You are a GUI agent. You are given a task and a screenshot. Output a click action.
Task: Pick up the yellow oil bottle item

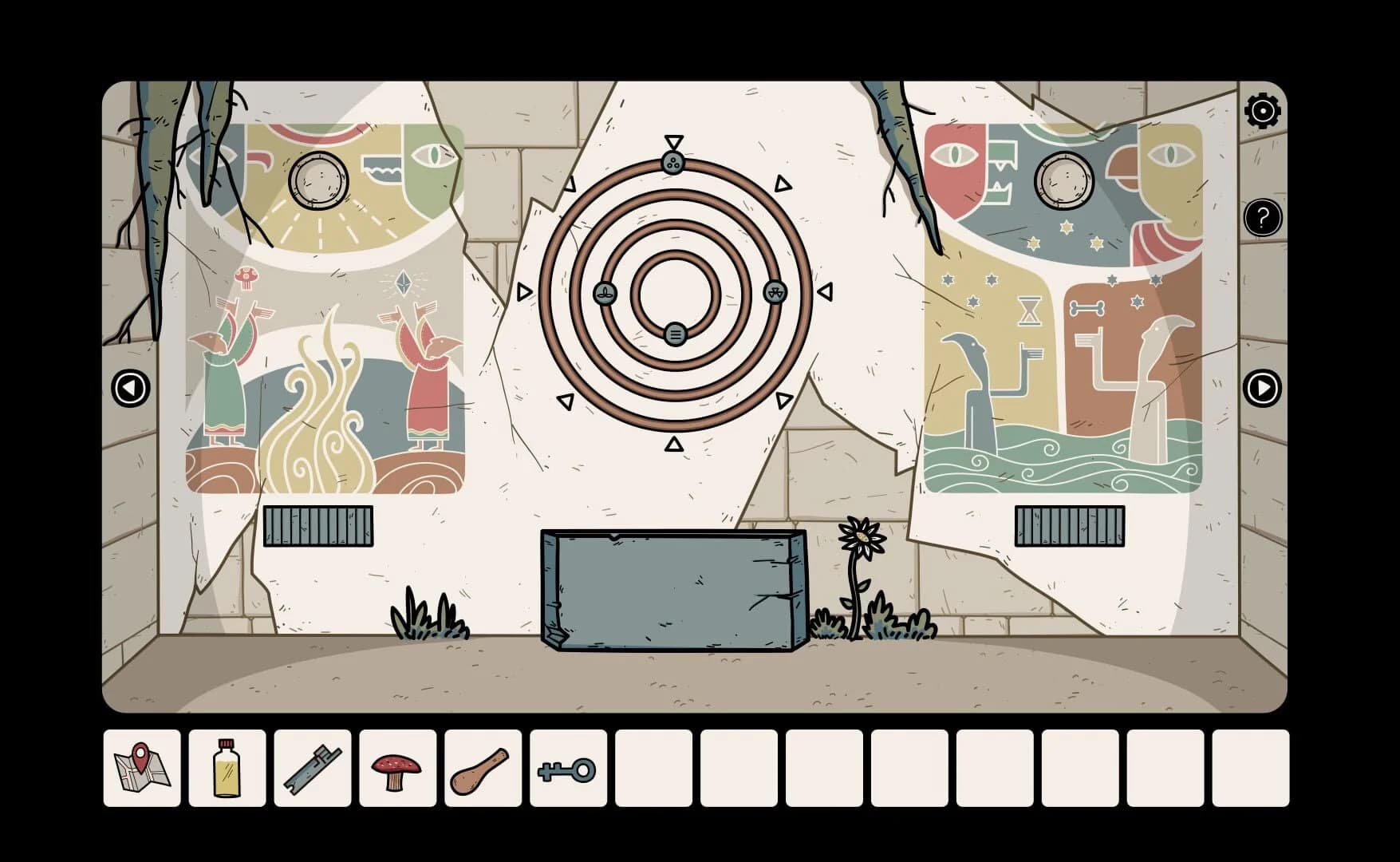point(226,769)
